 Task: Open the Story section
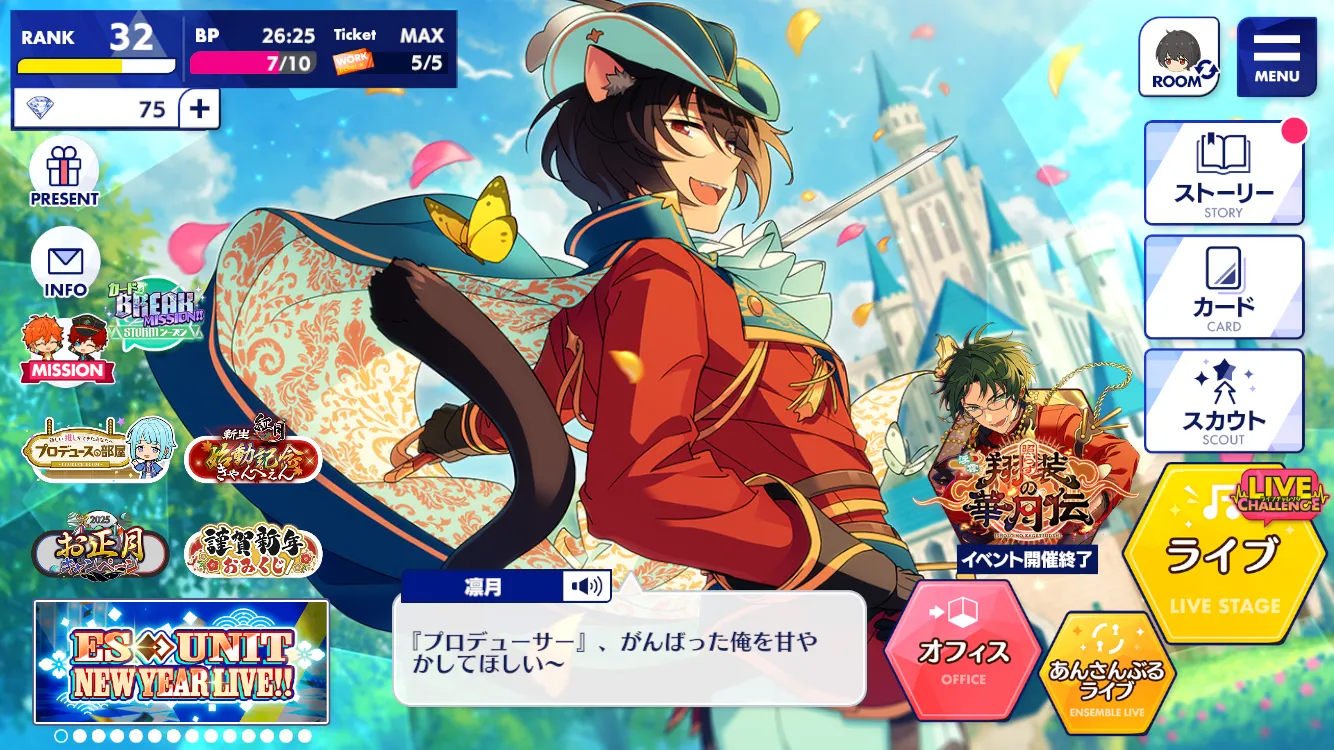[1223, 172]
